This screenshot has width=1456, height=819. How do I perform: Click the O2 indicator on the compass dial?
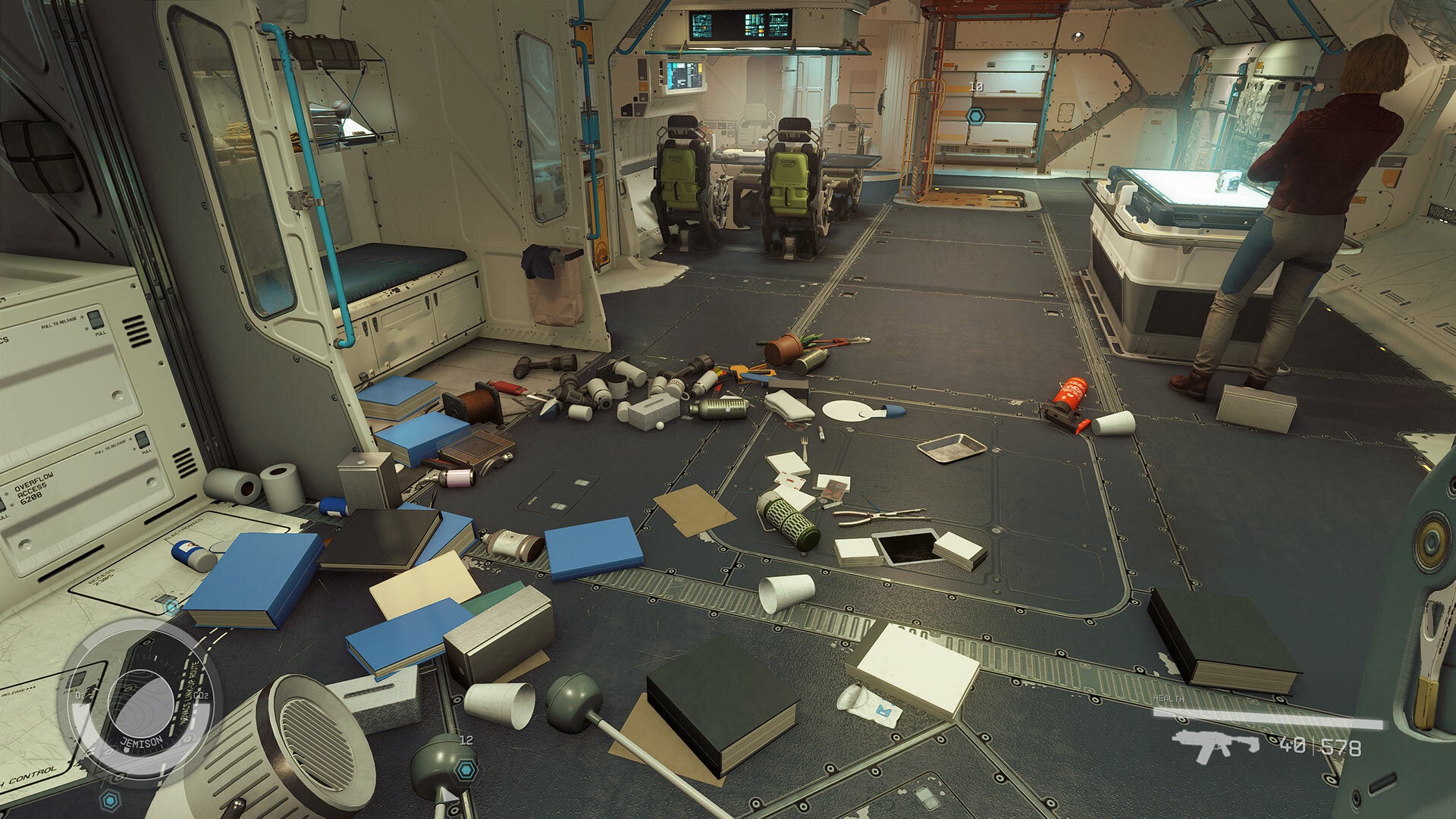[x=79, y=695]
